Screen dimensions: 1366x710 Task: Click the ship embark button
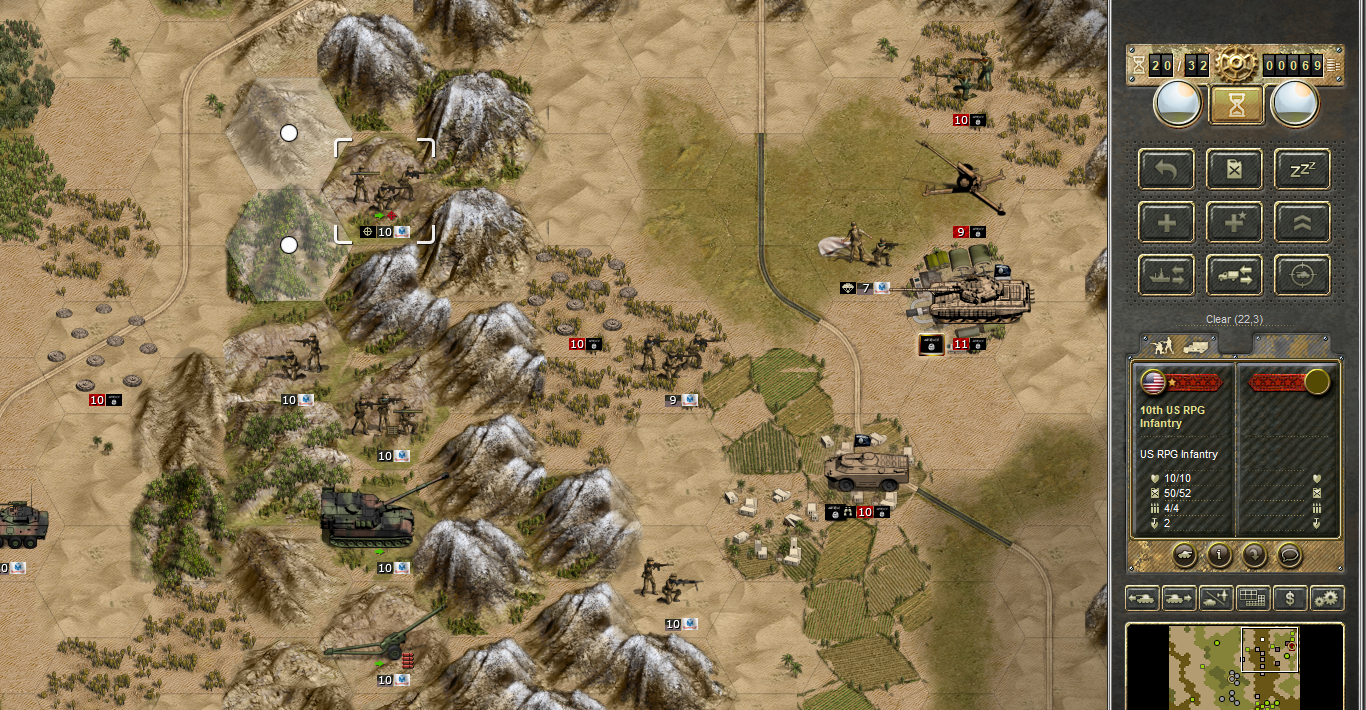click(x=1166, y=275)
